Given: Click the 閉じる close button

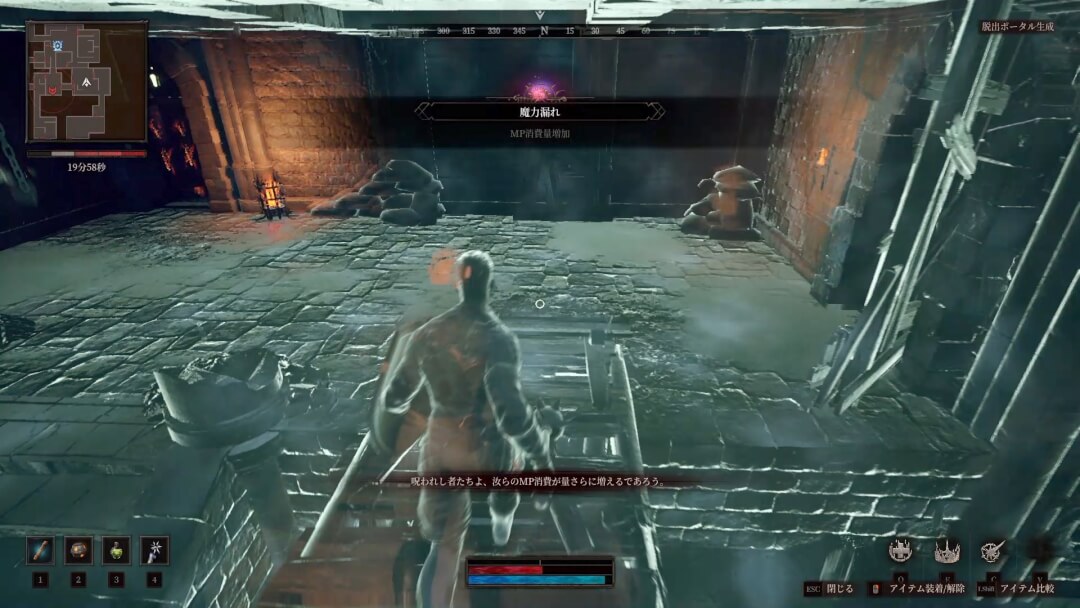Looking at the screenshot, I should 830,590.
